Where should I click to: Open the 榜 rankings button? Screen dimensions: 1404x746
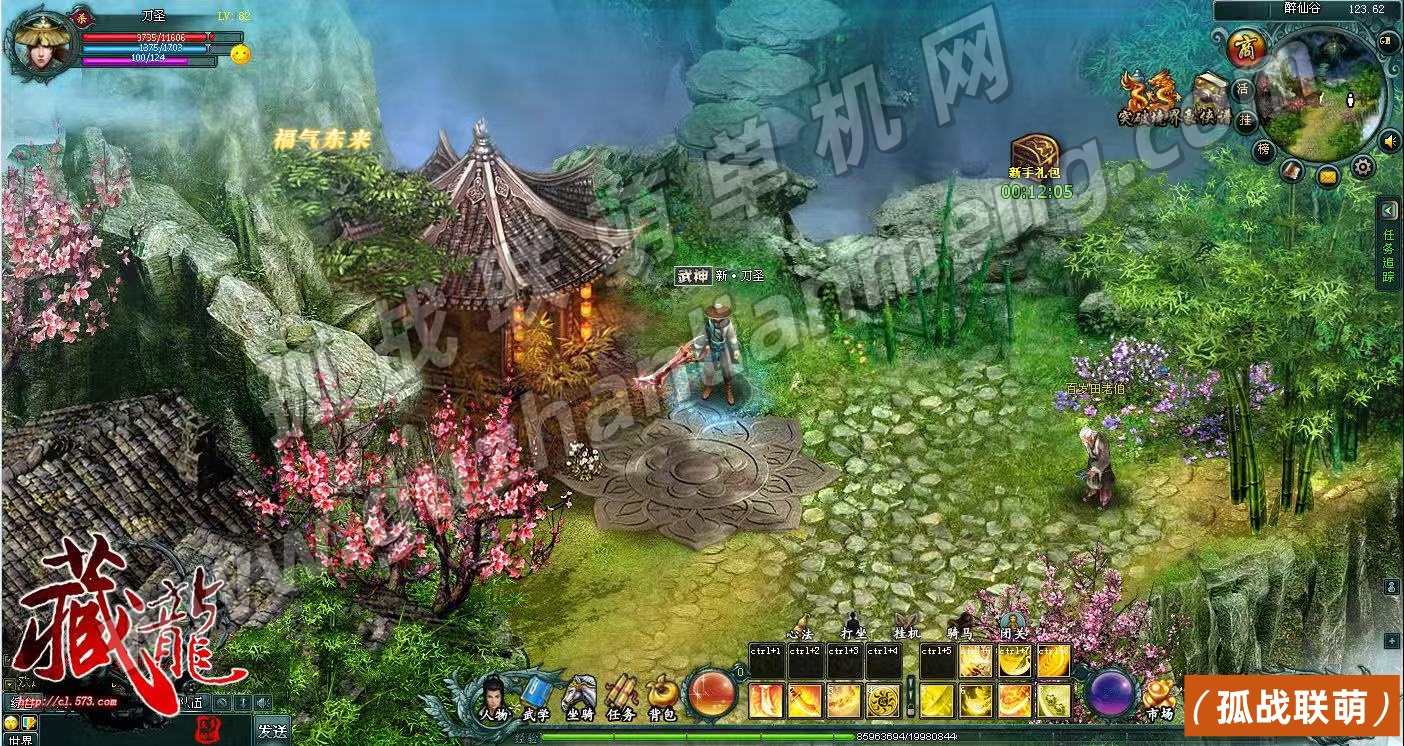pyautogui.click(x=1265, y=150)
